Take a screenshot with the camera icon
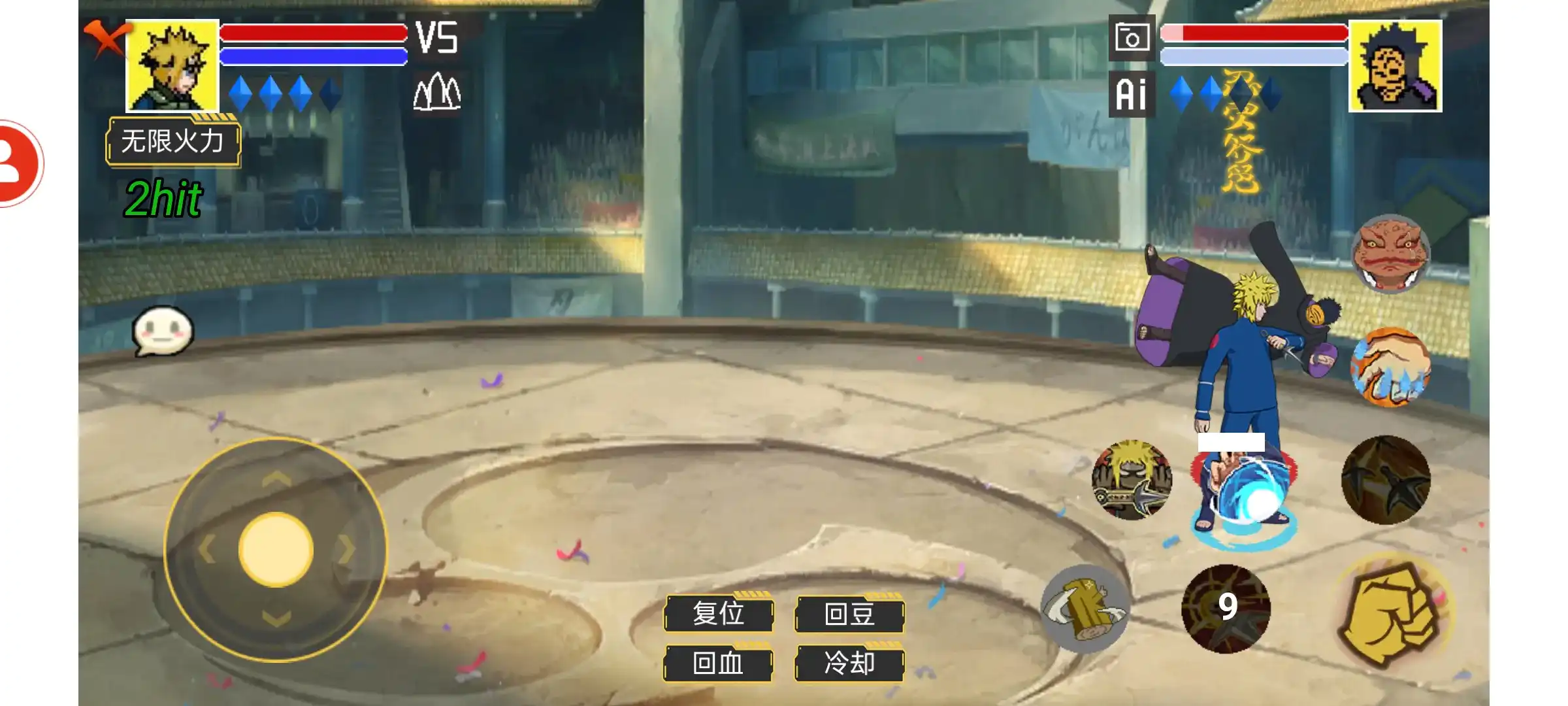The height and width of the screenshot is (706, 1568). 1132,38
